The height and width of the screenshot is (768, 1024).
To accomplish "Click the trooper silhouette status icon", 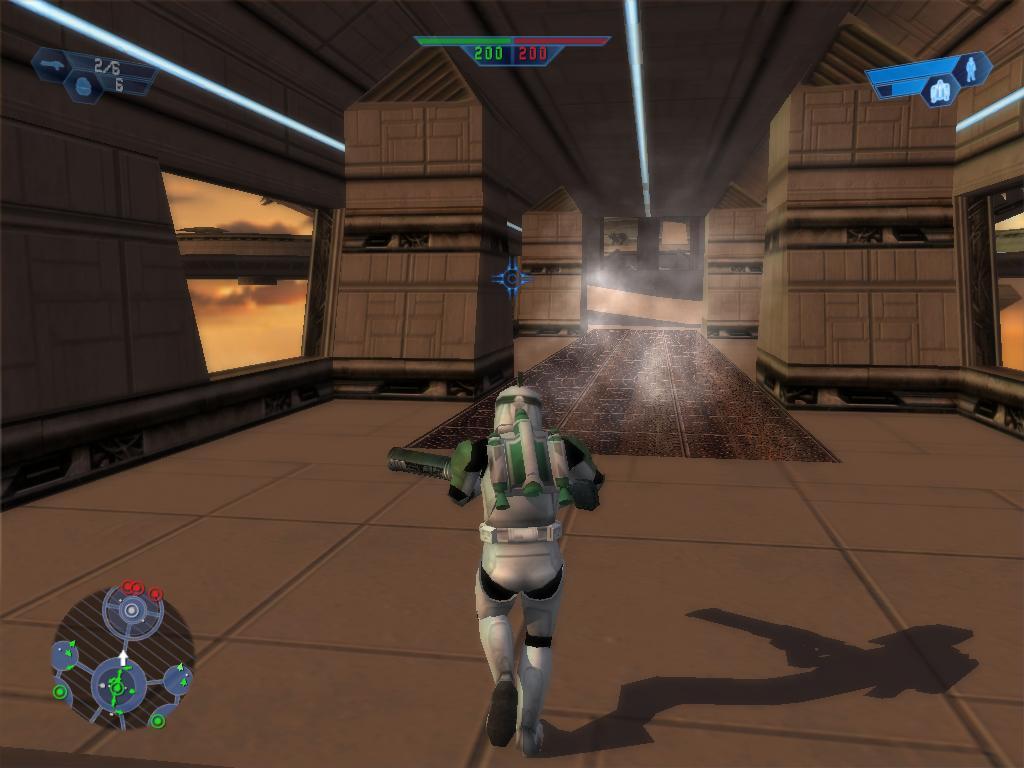I will 971,68.
